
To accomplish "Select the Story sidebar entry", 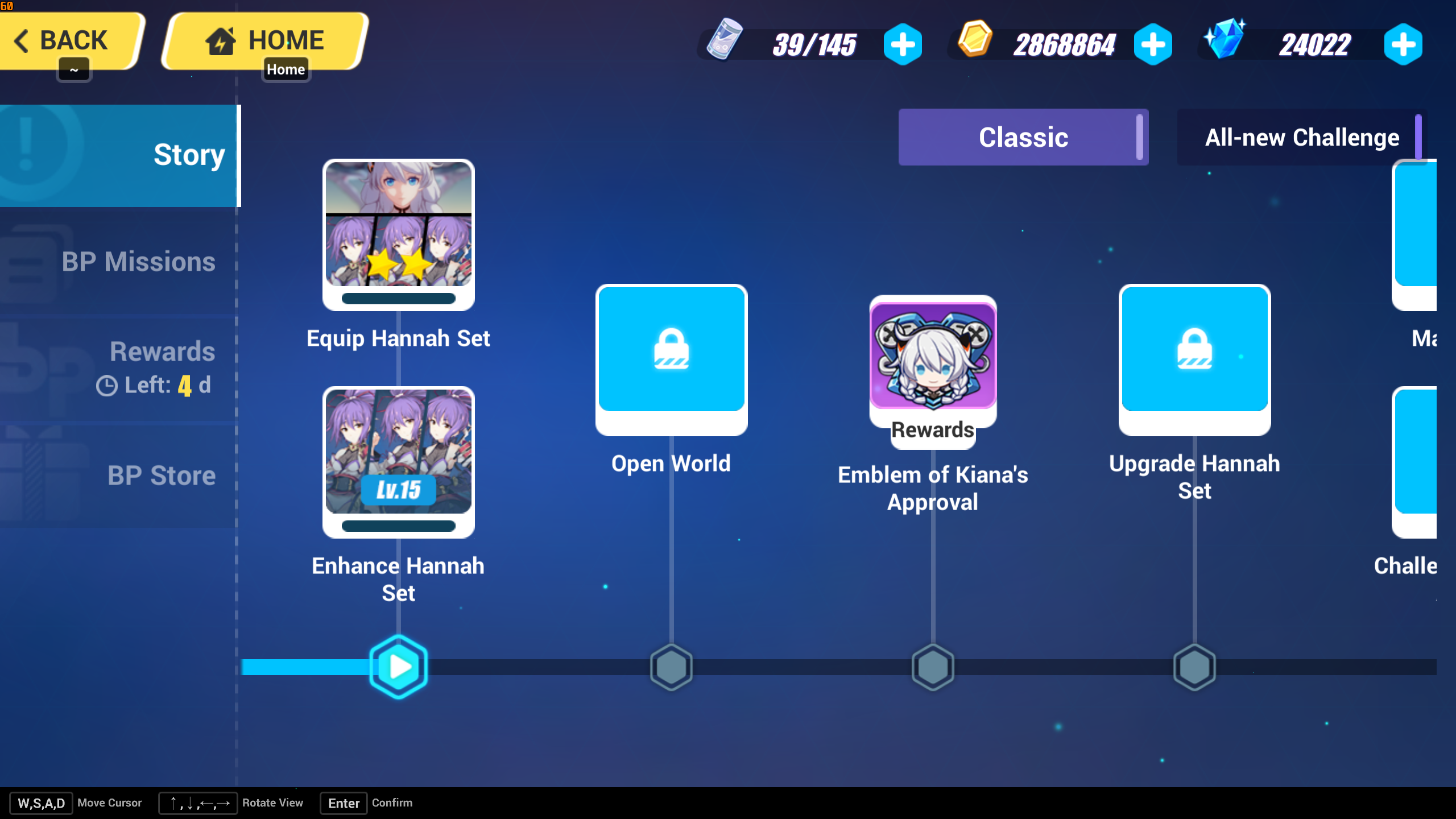I will 189,154.
